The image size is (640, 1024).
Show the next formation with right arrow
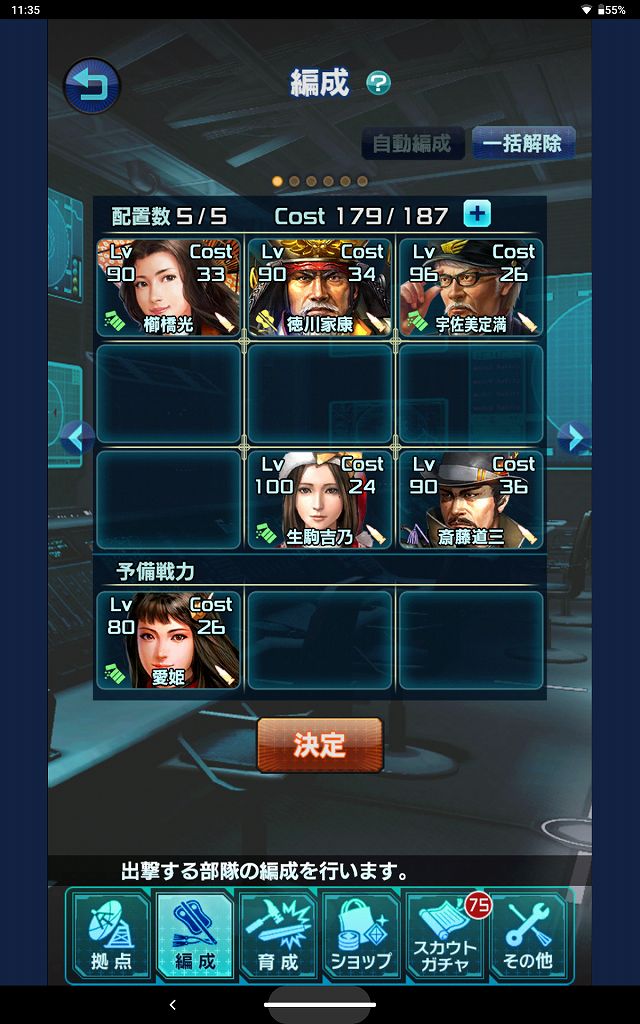coord(572,437)
